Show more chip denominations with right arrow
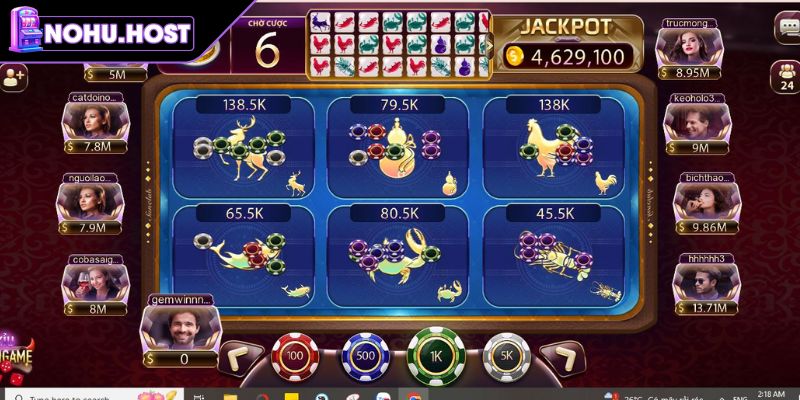This screenshot has width=800, height=400. tap(561, 358)
